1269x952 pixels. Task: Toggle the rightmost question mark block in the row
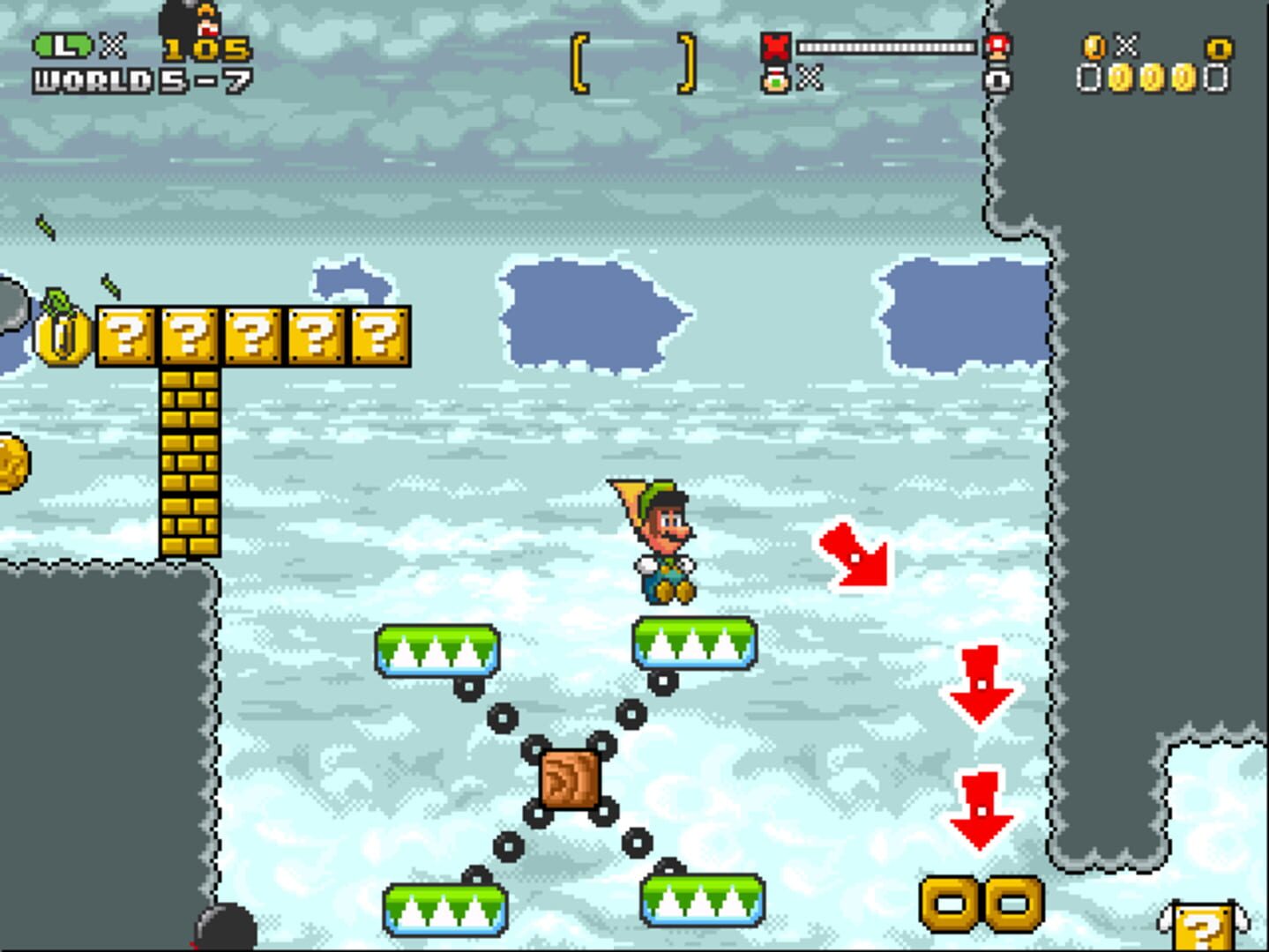click(382, 336)
